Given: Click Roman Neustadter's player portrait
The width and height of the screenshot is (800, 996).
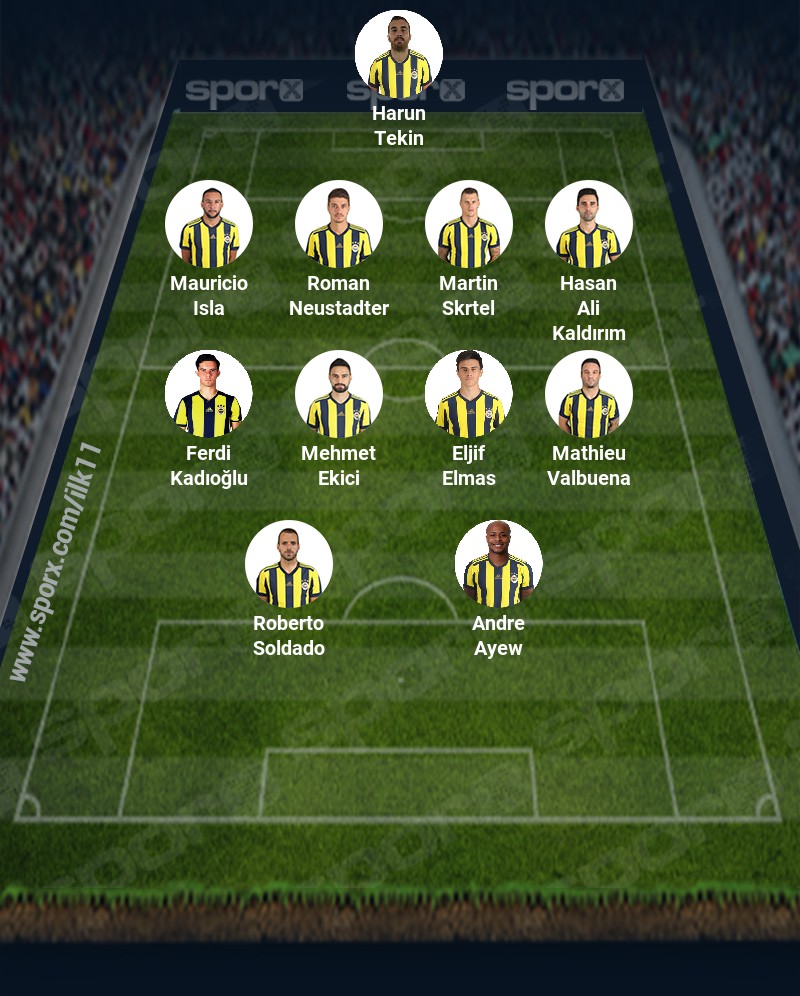Looking at the screenshot, I should click(x=339, y=224).
